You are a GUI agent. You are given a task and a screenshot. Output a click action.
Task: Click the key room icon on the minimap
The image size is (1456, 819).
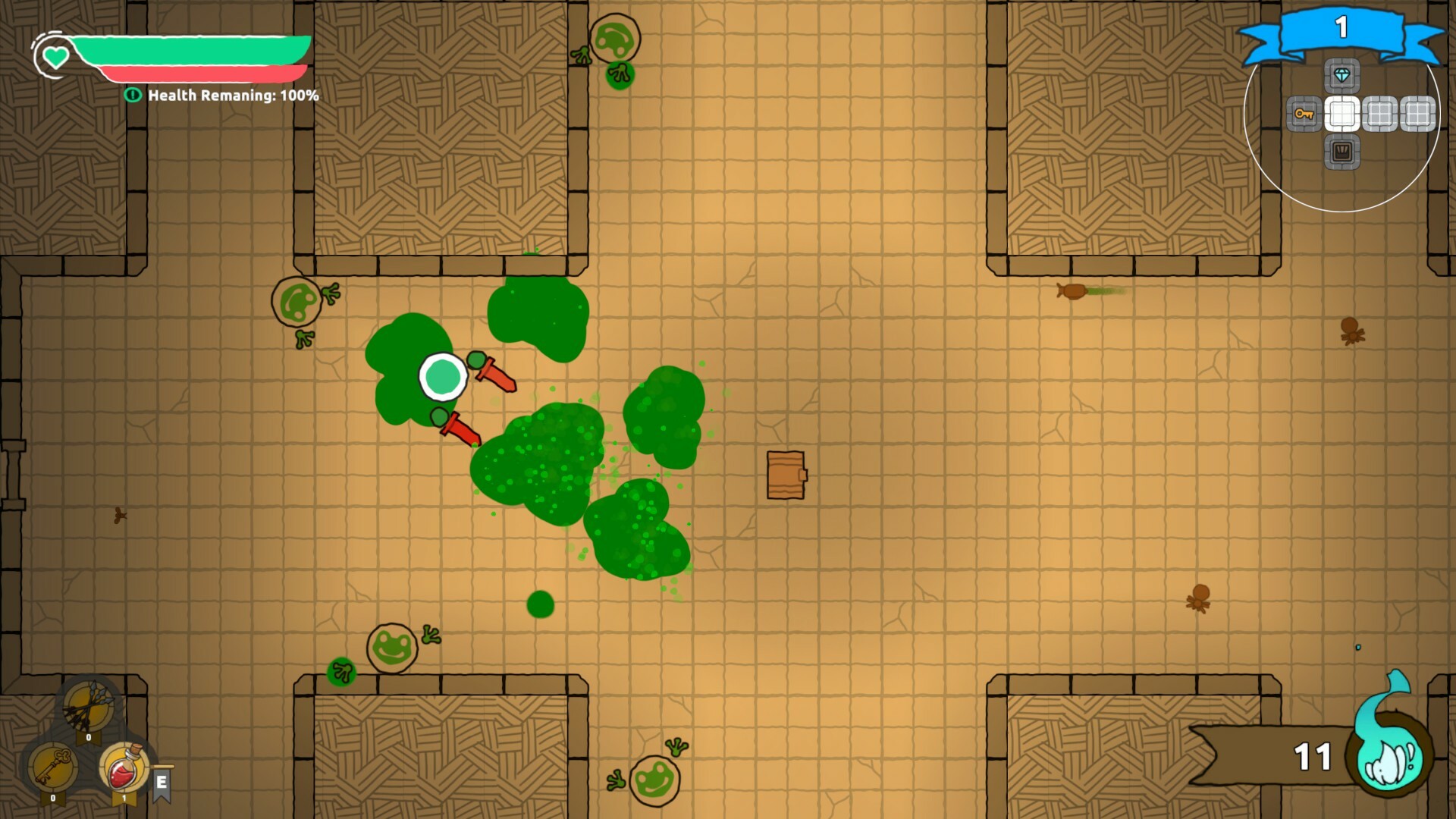1305,115
